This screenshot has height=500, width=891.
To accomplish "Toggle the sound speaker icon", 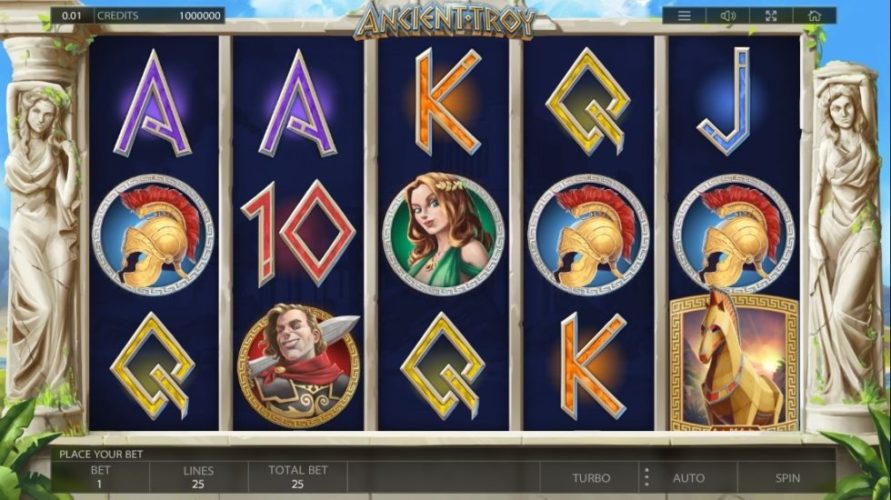I will [727, 16].
